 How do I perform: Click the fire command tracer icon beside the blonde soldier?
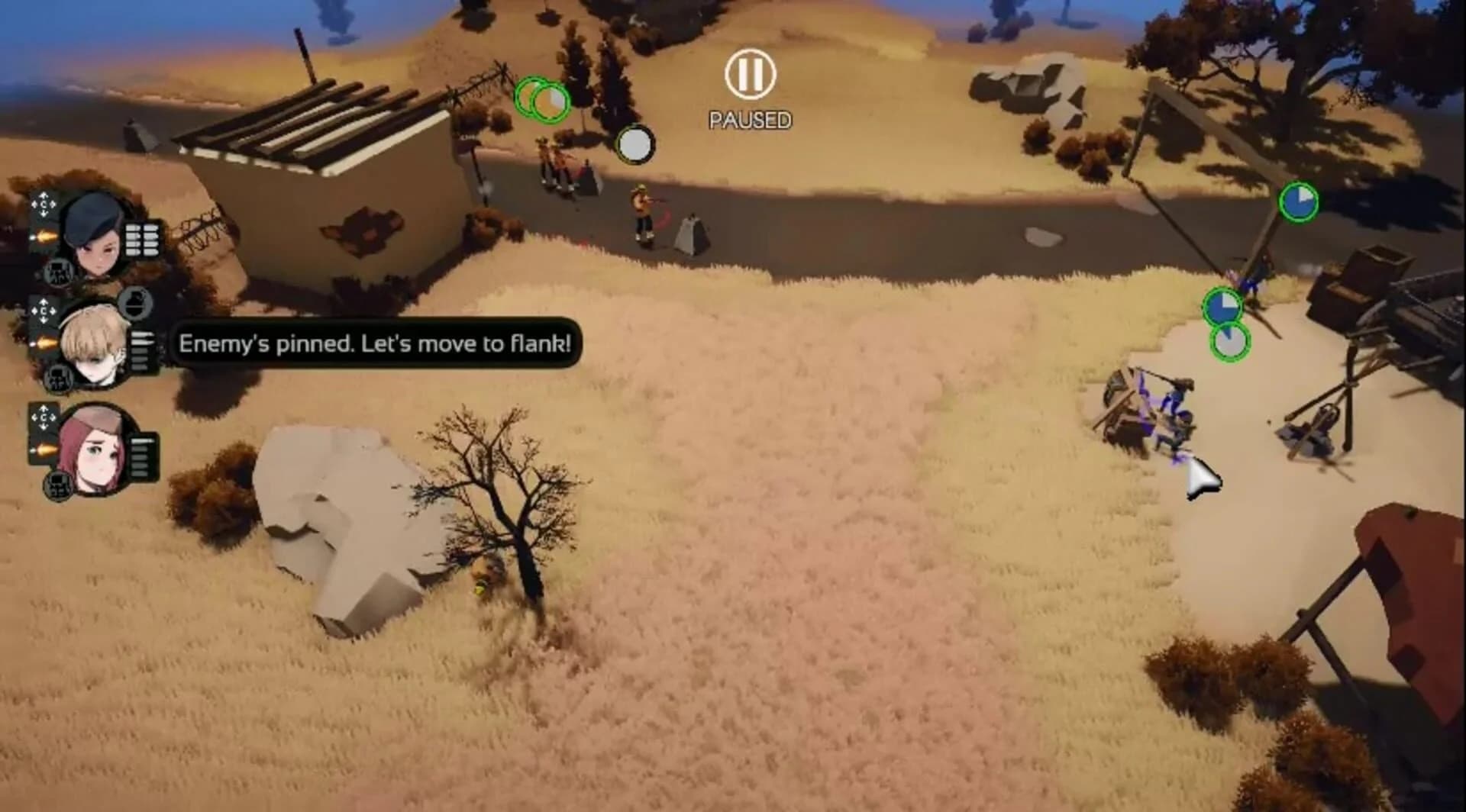(x=45, y=340)
